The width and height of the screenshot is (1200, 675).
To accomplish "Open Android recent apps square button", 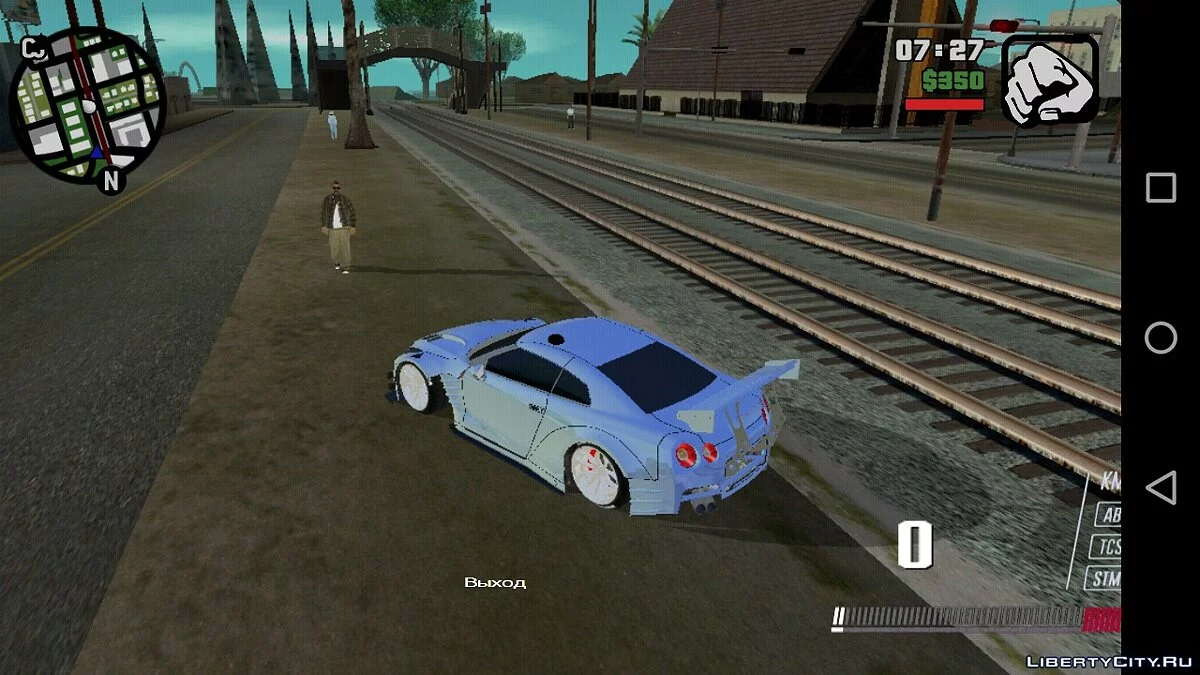I will 1160,188.
